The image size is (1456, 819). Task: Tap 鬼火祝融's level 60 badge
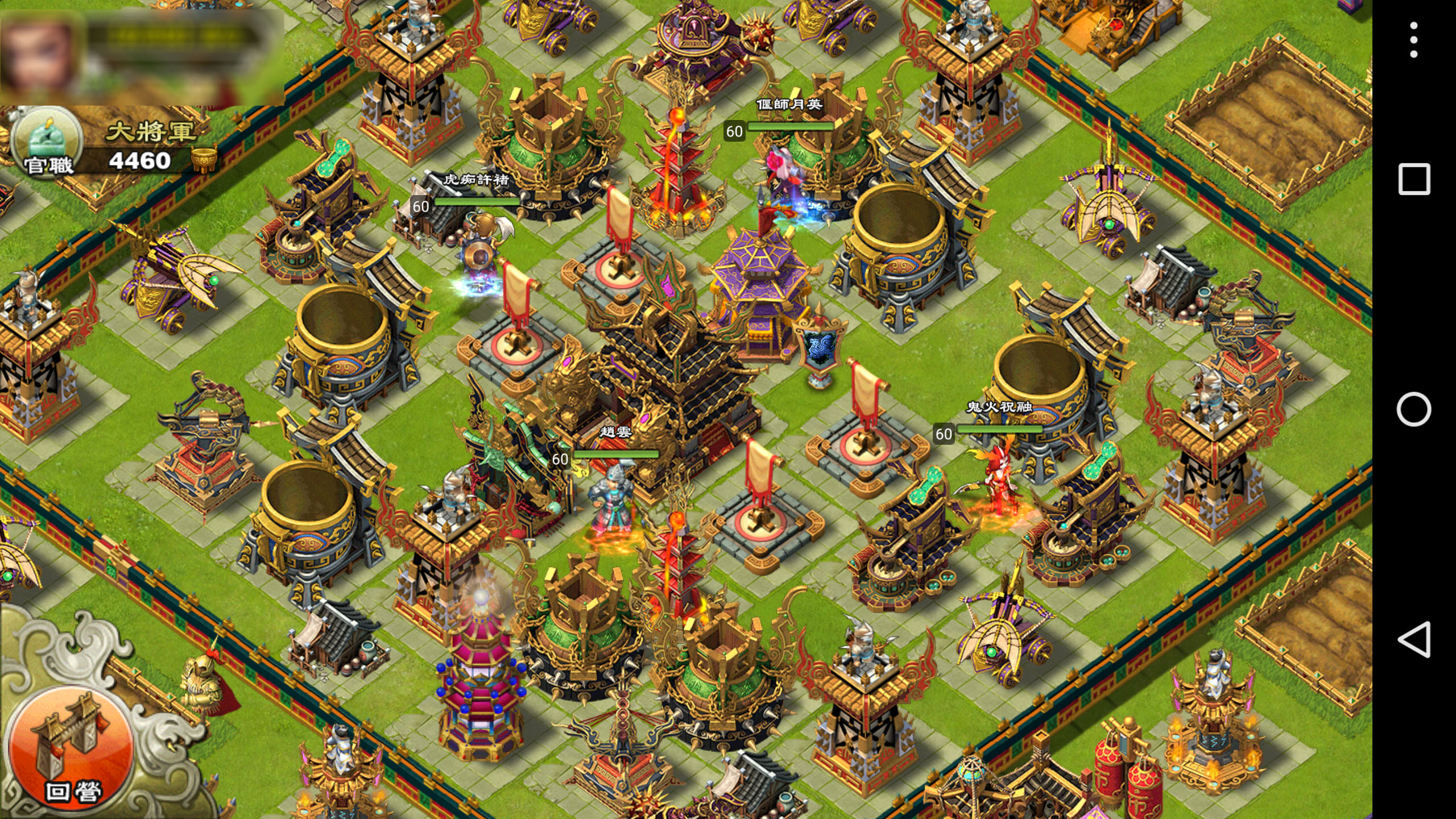(x=944, y=433)
